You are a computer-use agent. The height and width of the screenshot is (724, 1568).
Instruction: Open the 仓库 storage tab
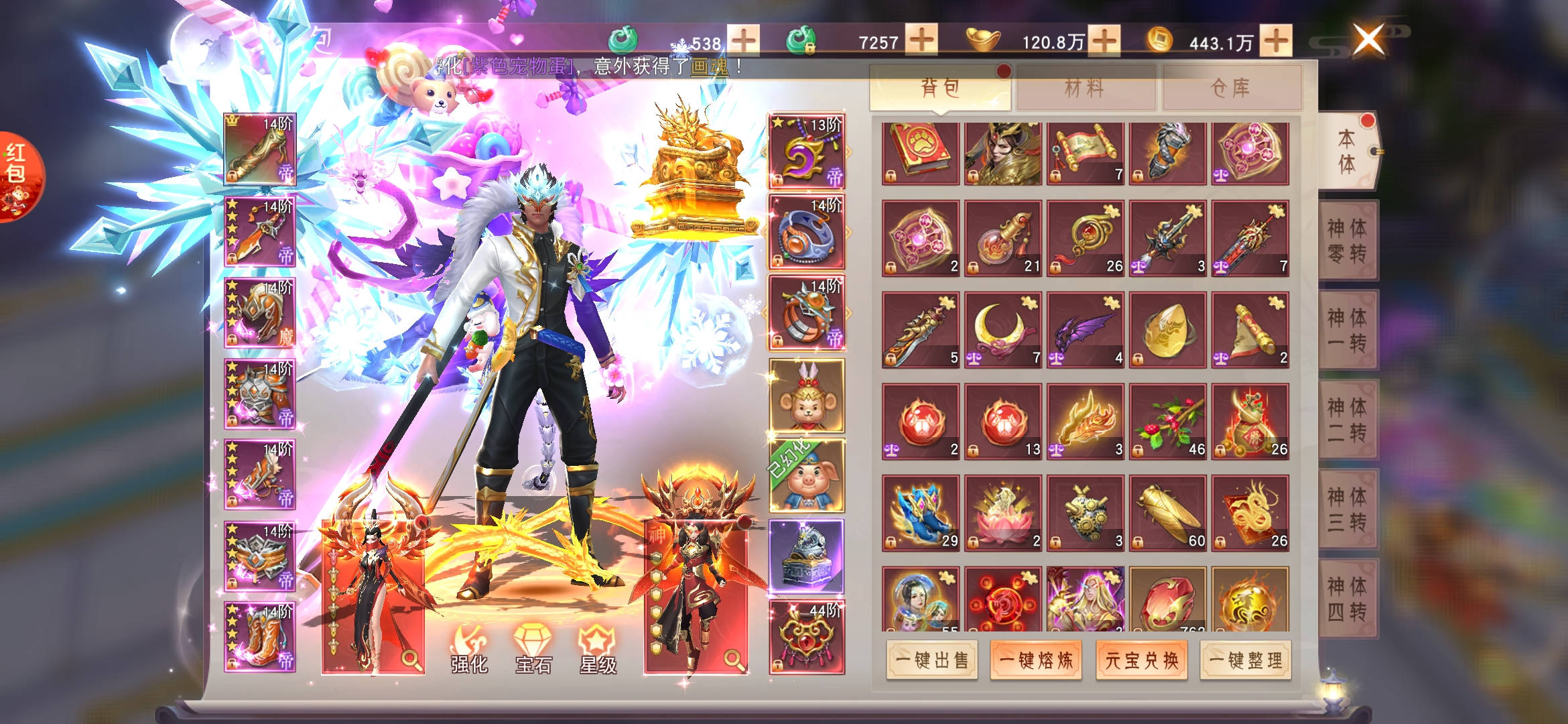(x=1232, y=88)
